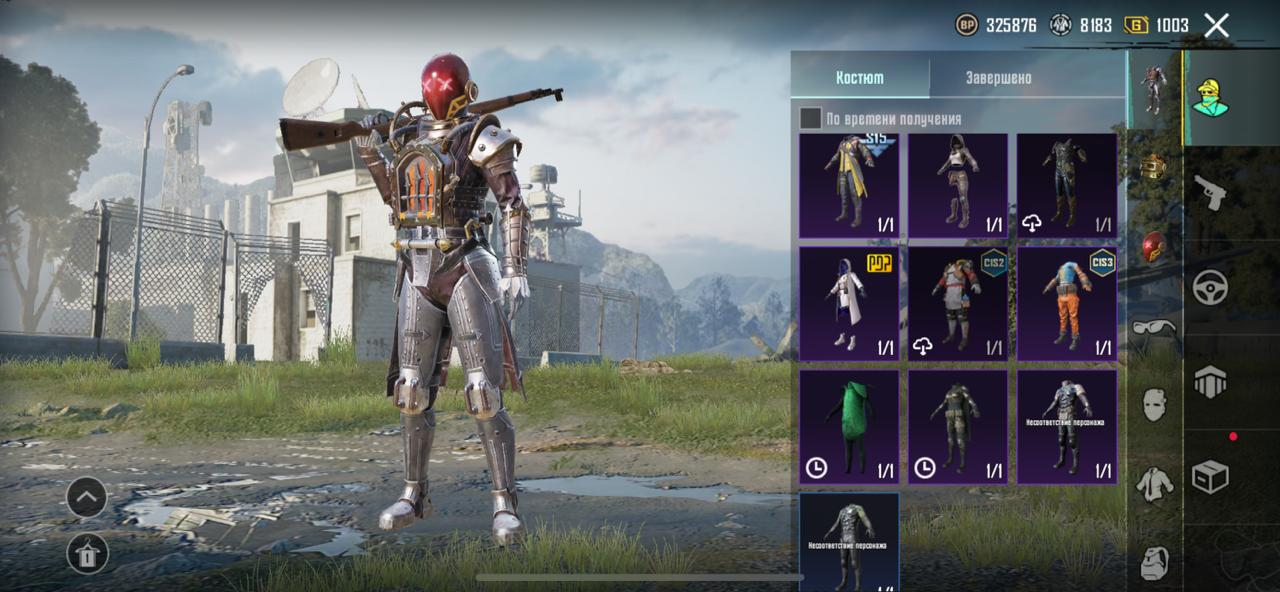
Task: Click the trash can delete button
Action: pyautogui.click(x=87, y=553)
